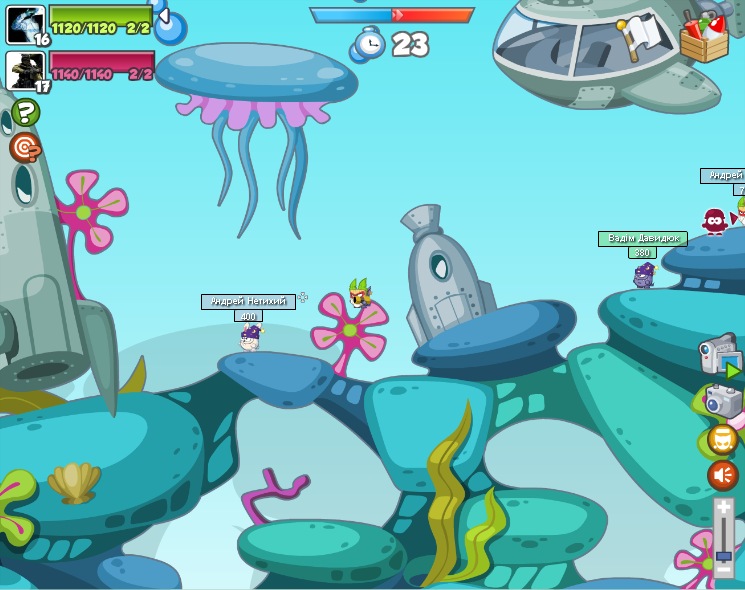Screen dimensions: 745x590
Task: Zoom in with the plus button
Action: (724, 509)
